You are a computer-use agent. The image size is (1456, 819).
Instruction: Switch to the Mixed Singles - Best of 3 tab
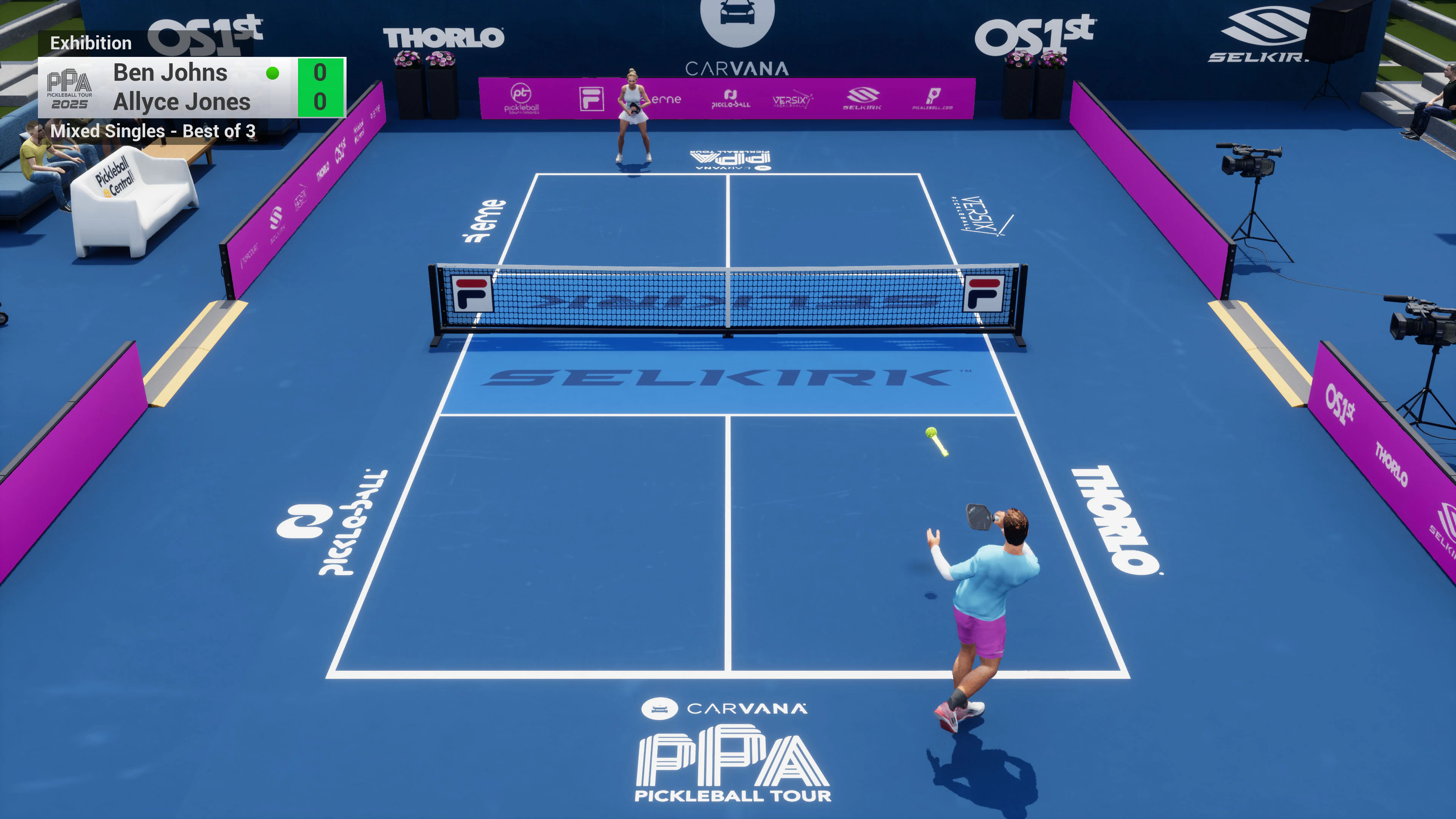(153, 132)
